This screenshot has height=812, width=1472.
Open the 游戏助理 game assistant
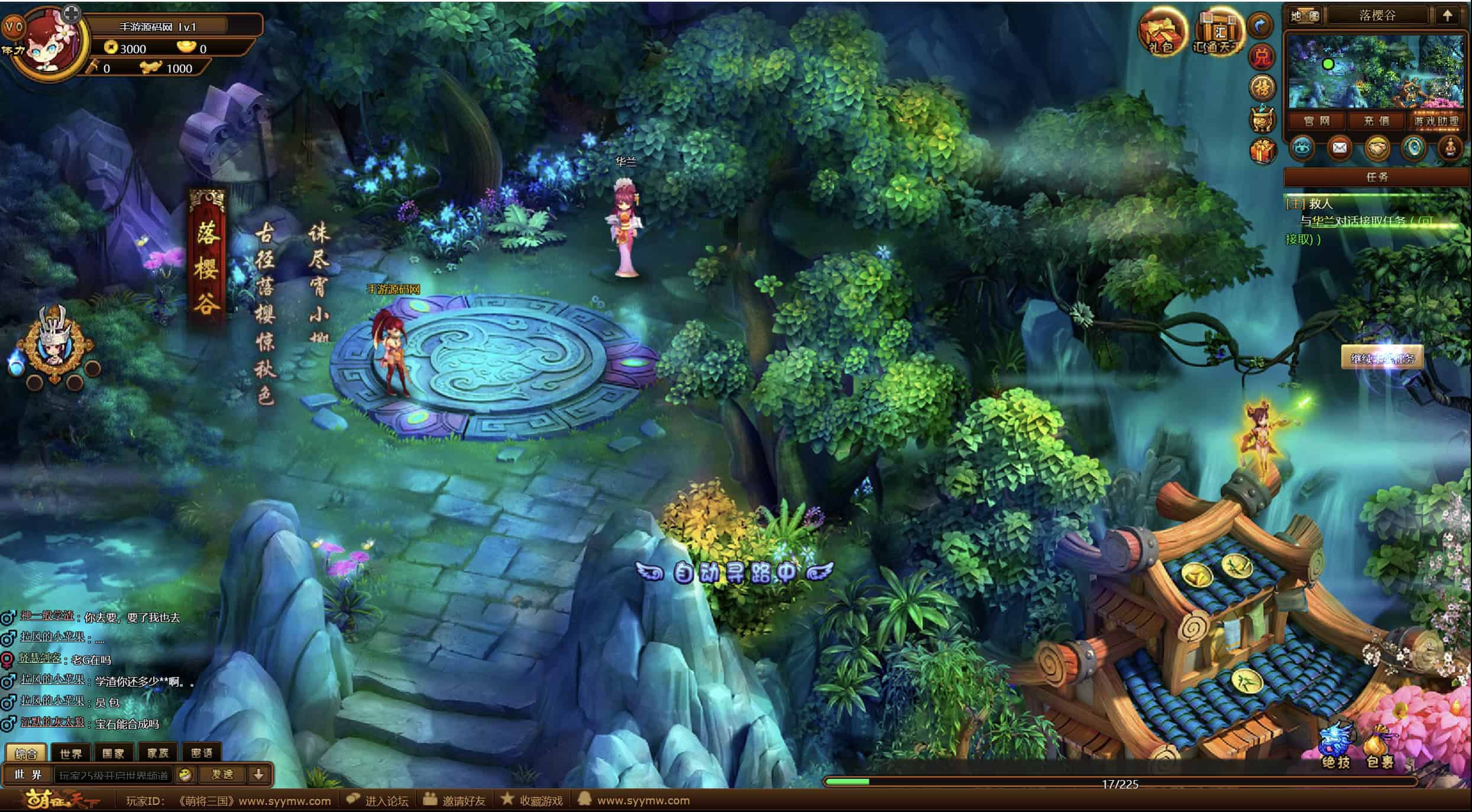coord(1436,121)
